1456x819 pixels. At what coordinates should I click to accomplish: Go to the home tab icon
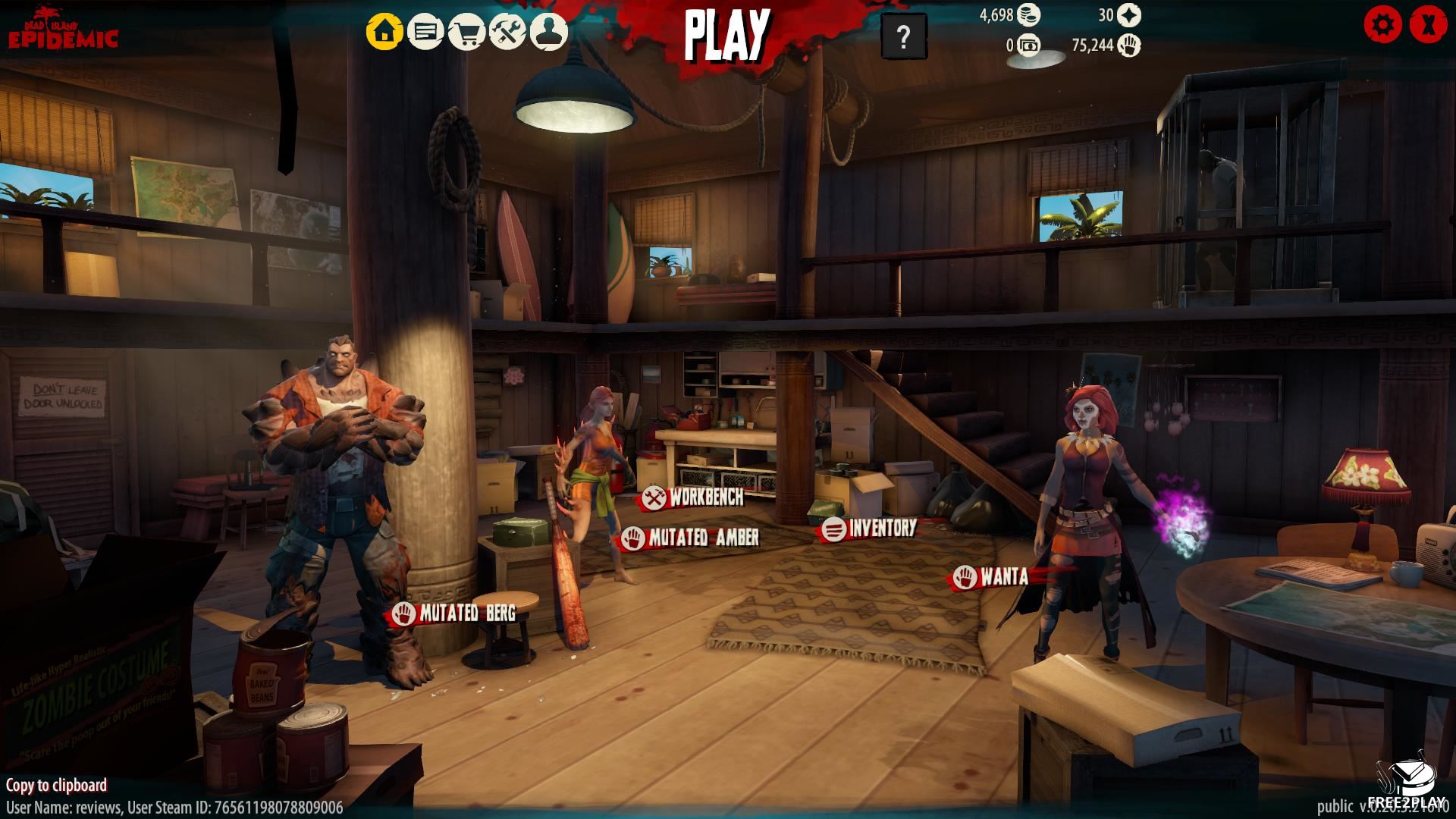[384, 32]
